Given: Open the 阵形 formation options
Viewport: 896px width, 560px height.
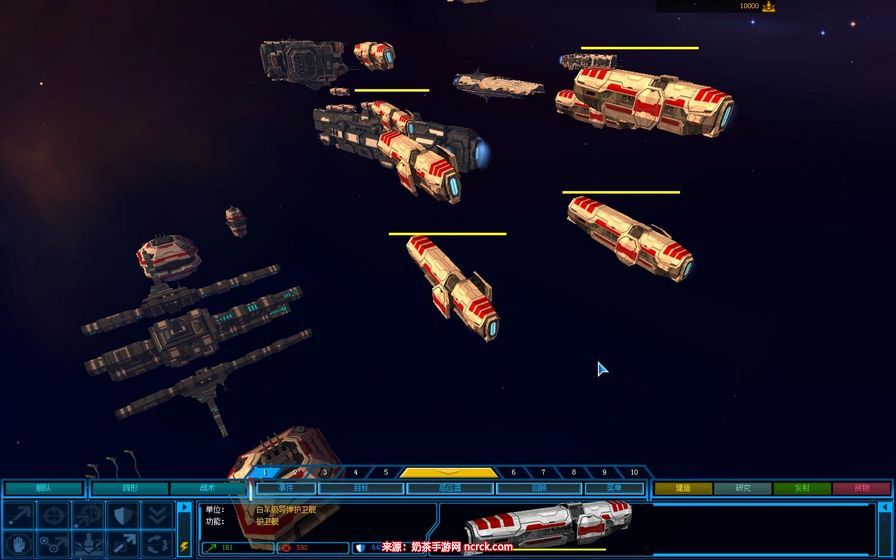Looking at the screenshot, I should 130,488.
